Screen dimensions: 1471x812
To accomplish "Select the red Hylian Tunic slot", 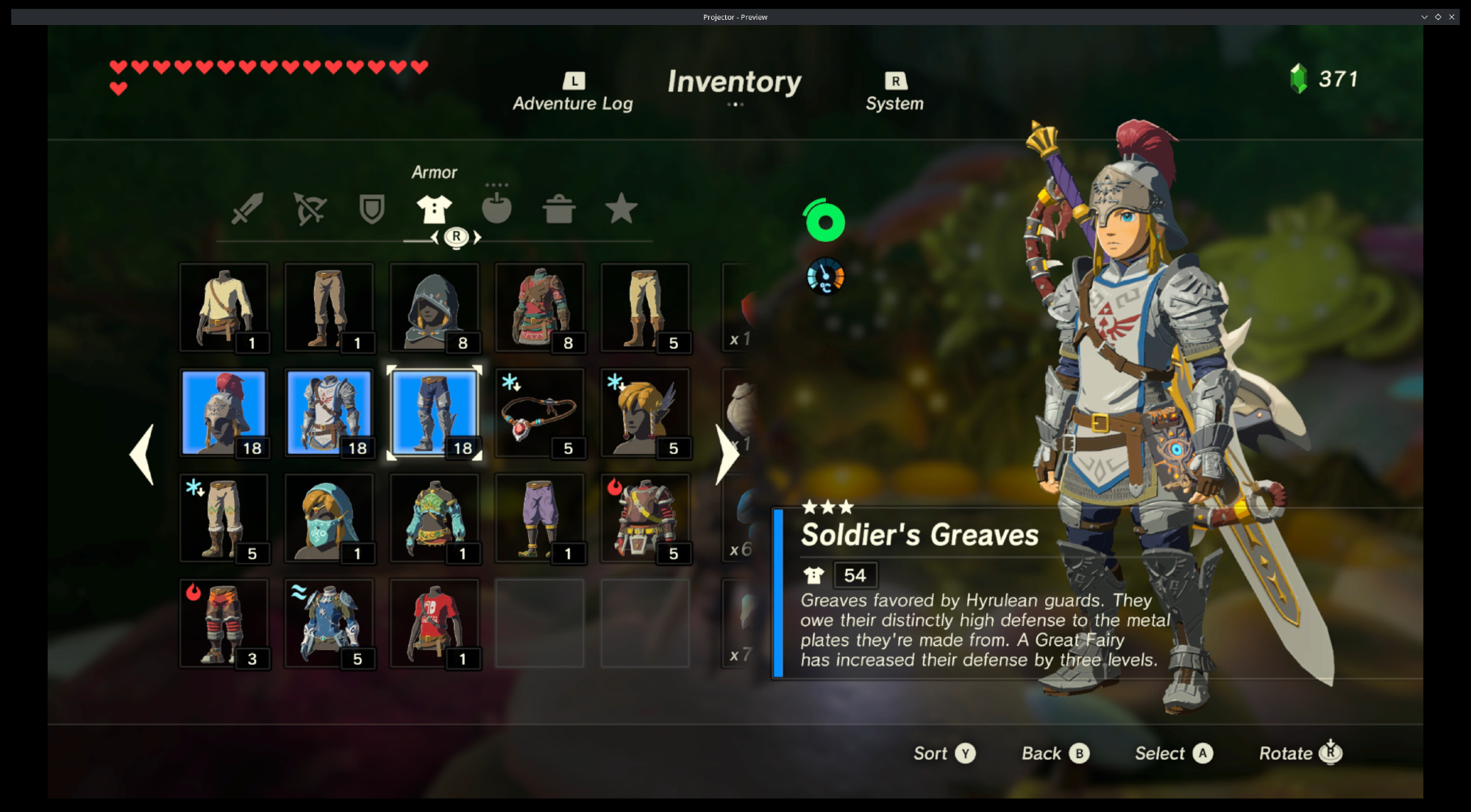I will (x=539, y=307).
